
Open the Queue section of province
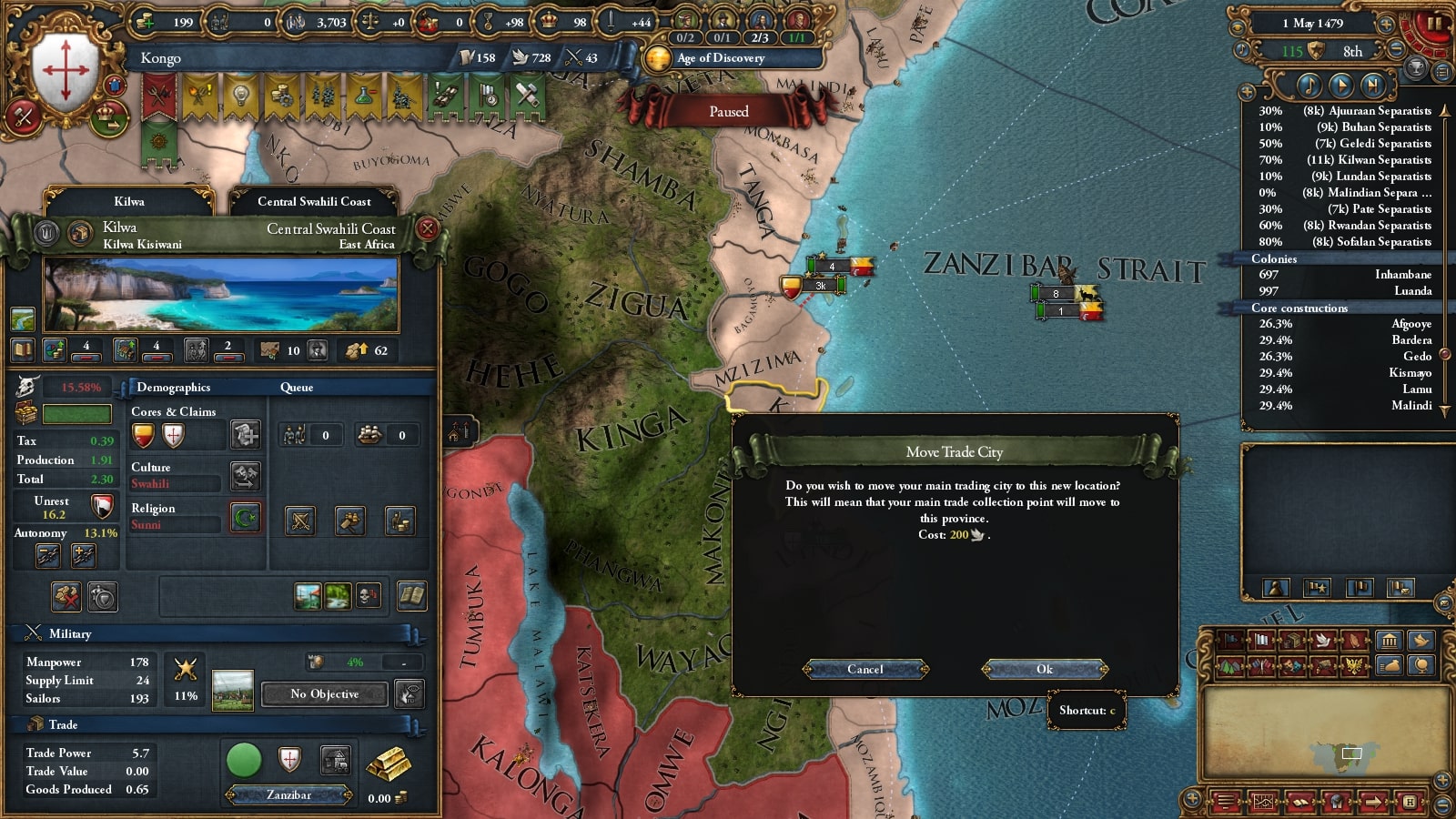click(x=297, y=388)
